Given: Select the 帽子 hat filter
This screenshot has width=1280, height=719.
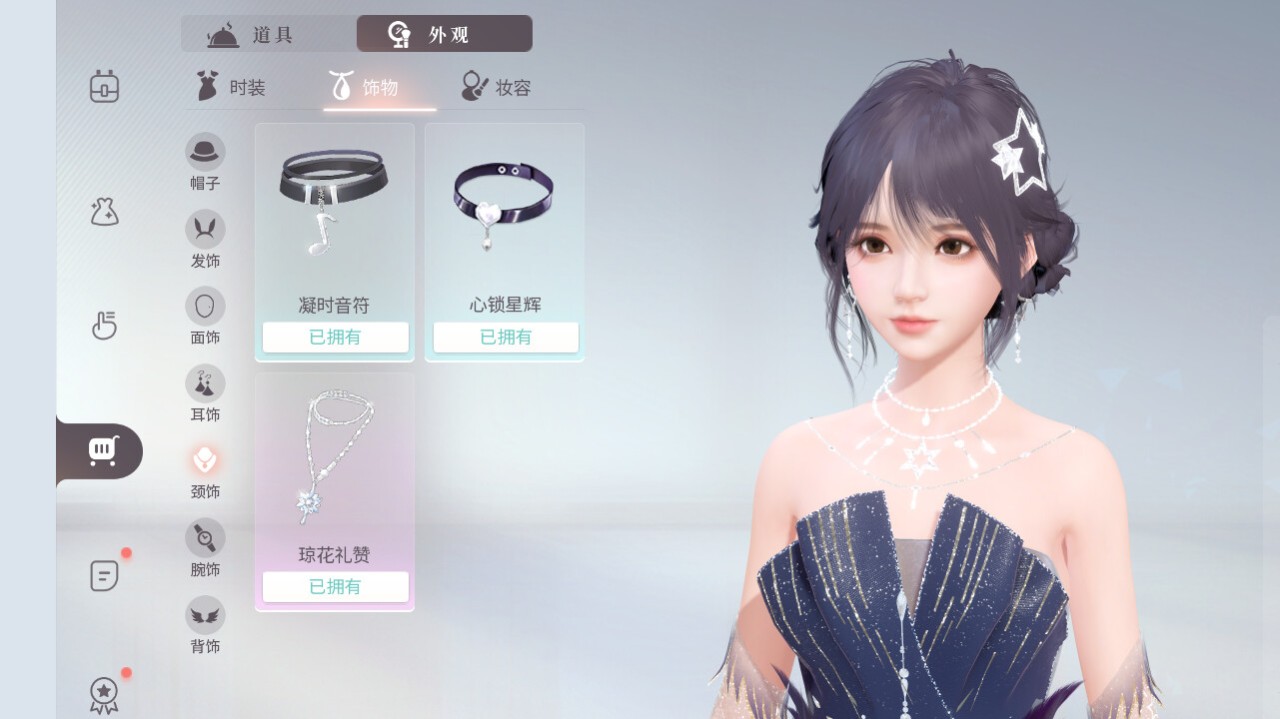Looking at the screenshot, I should [x=205, y=161].
